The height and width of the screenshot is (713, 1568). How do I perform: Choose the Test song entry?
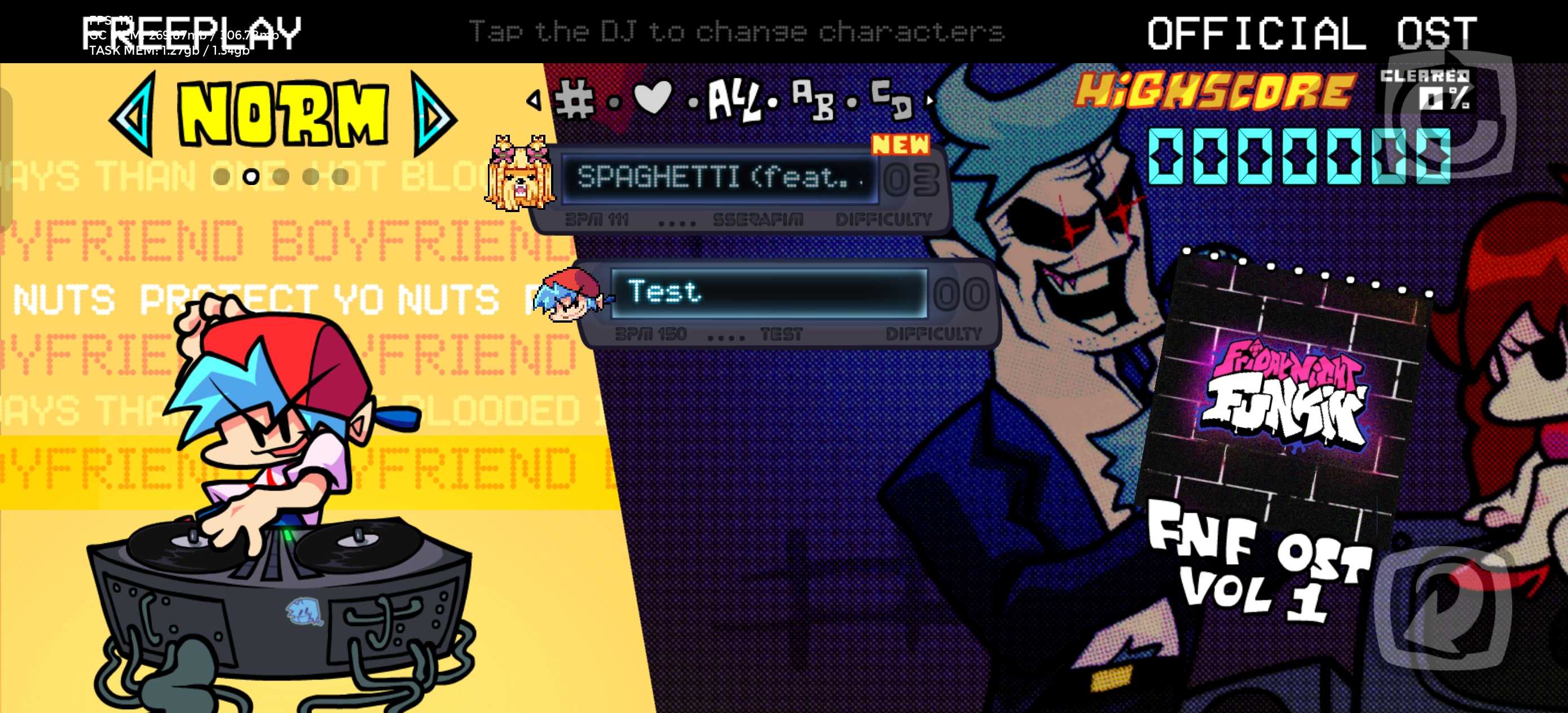pos(768,293)
